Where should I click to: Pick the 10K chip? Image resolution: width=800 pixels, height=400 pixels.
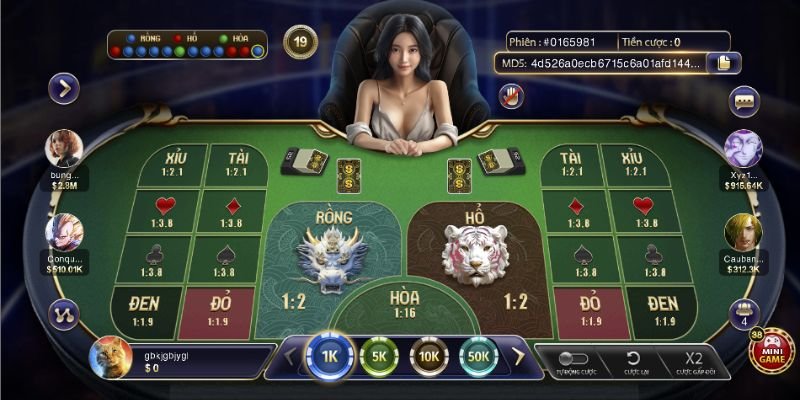428,355
